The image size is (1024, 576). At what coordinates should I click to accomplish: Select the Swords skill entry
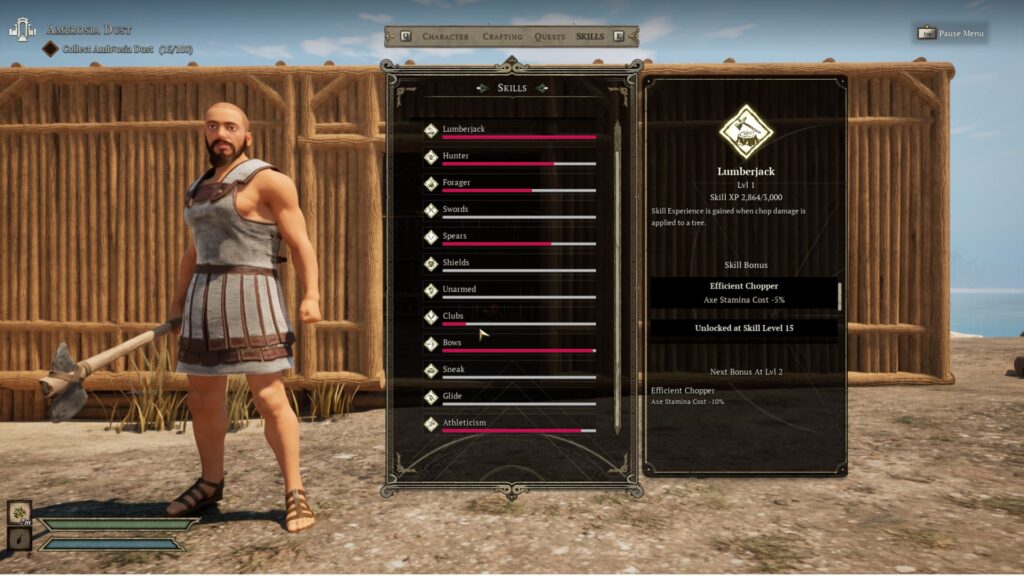[x=510, y=210]
